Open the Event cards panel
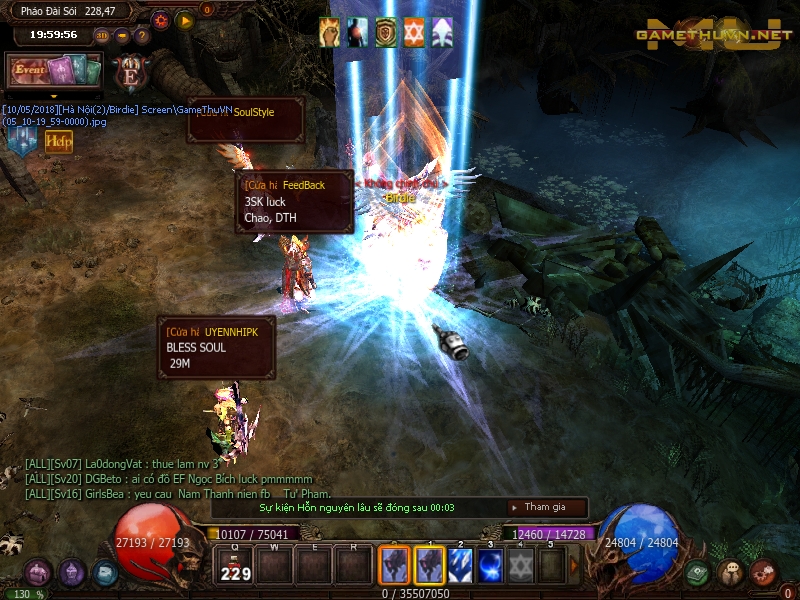Screen dimensions: 800x600 point(55,71)
